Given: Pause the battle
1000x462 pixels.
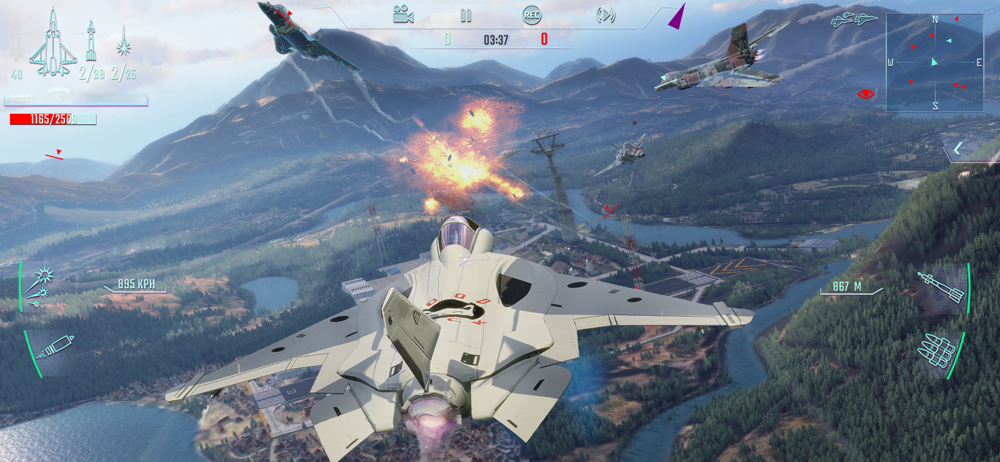Looking at the screenshot, I should tap(465, 15).
